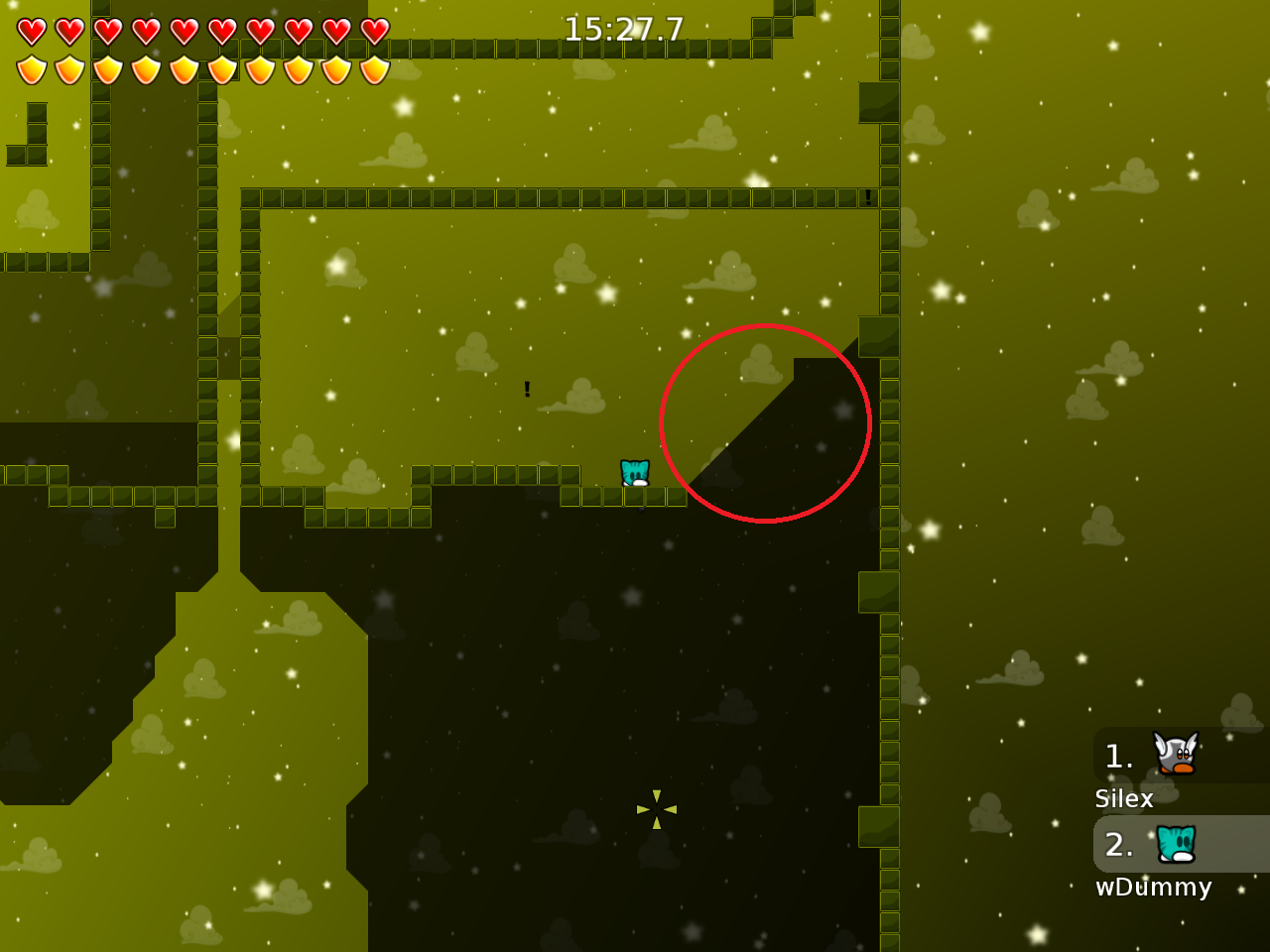Image resolution: width=1270 pixels, height=952 pixels.
Task: Click the exclamation mark near the platform center
Action: (527, 389)
